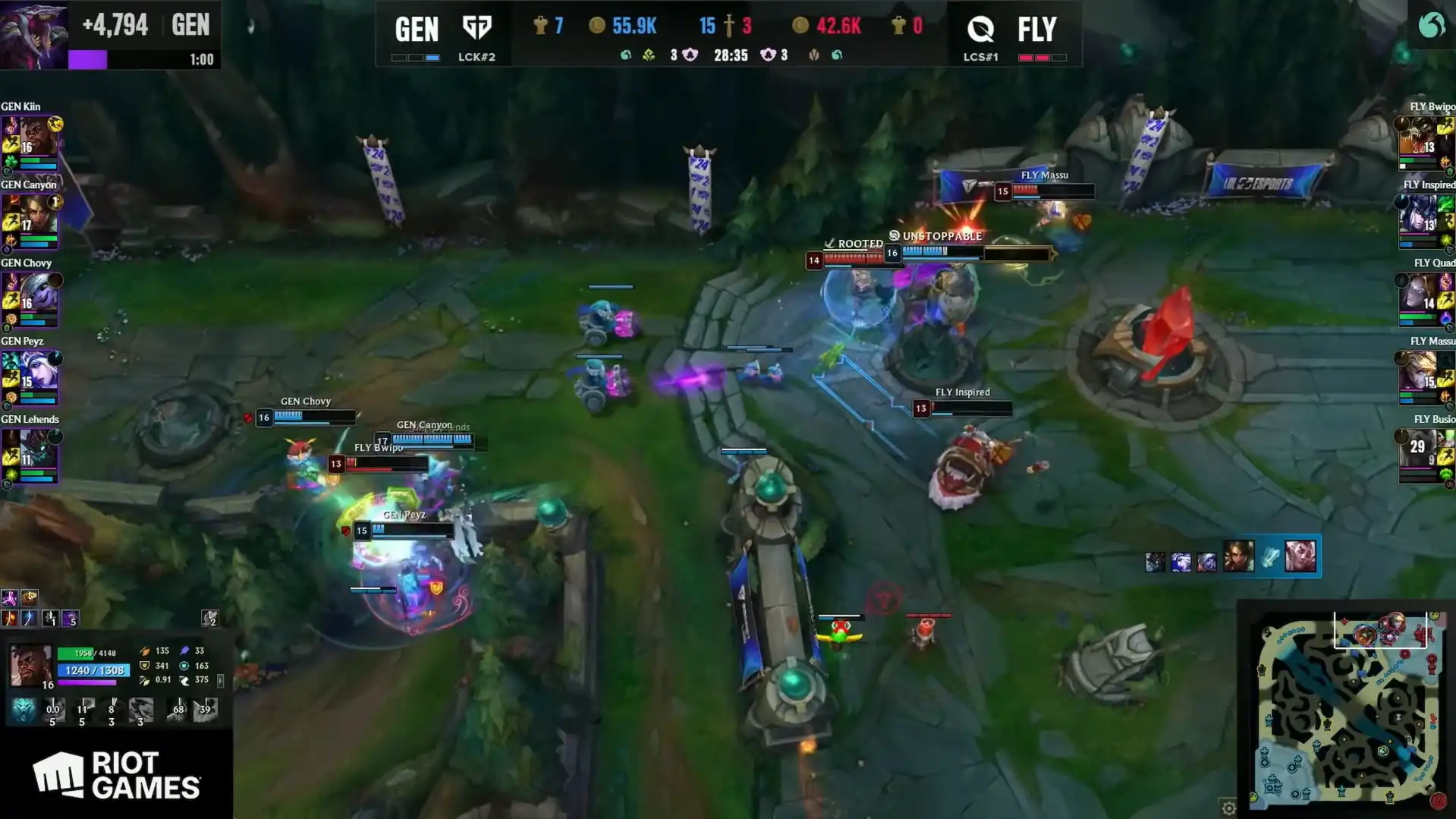Screen dimensions: 1456x819
Task: Select FLY Quad's champion portrait
Action: pyautogui.click(x=1419, y=294)
